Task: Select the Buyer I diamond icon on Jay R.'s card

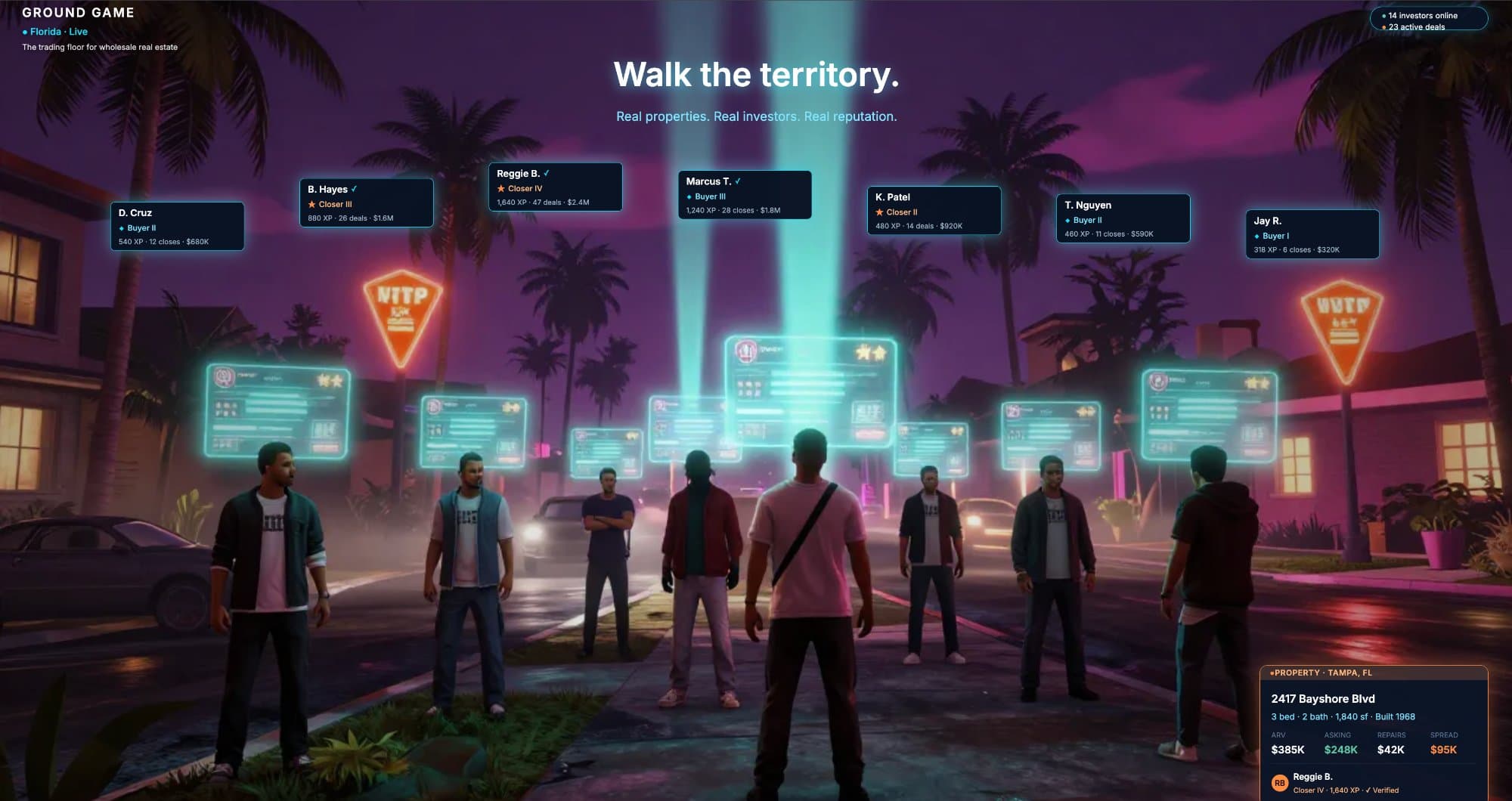Action: coord(1256,236)
